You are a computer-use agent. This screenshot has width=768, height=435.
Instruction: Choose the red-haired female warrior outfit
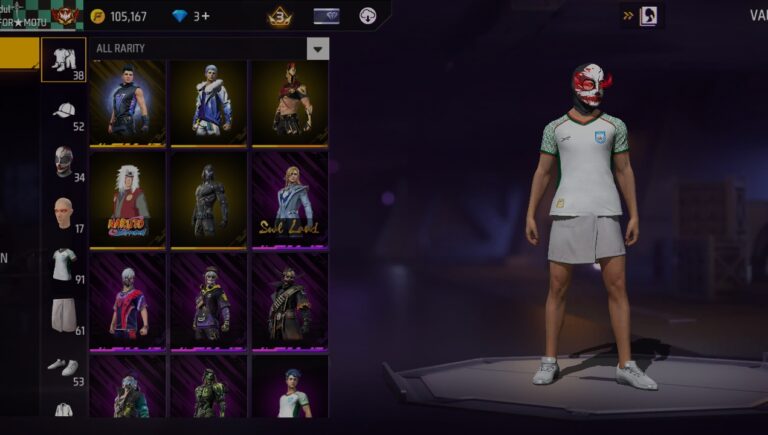click(289, 102)
